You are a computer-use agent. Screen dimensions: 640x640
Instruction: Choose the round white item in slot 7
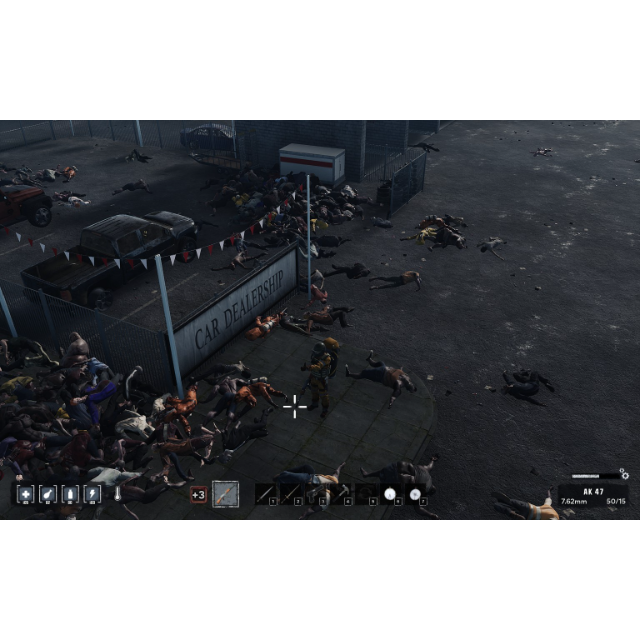tap(415, 494)
